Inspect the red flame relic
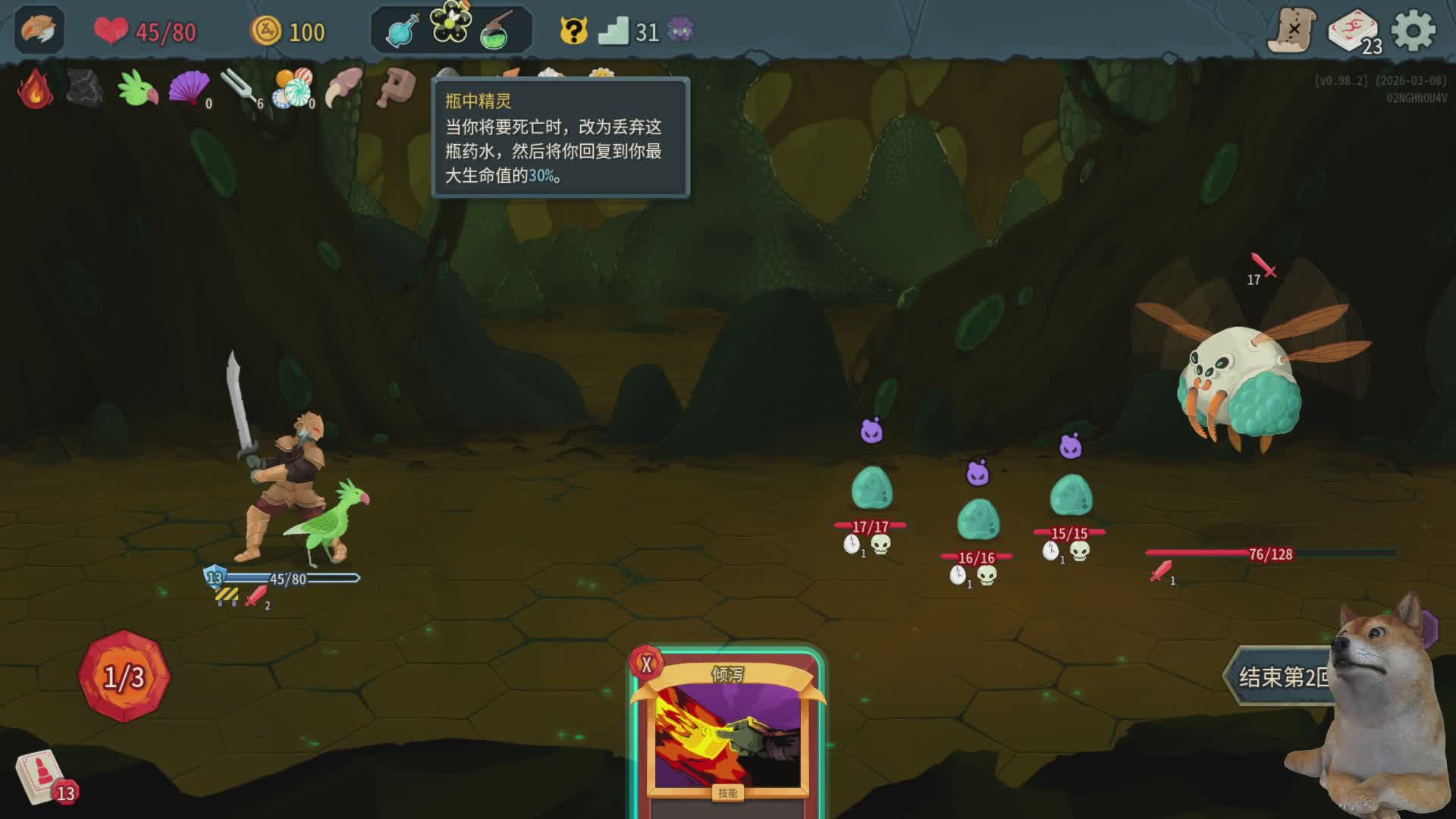Viewport: 1456px width, 819px height. pos(35,89)
